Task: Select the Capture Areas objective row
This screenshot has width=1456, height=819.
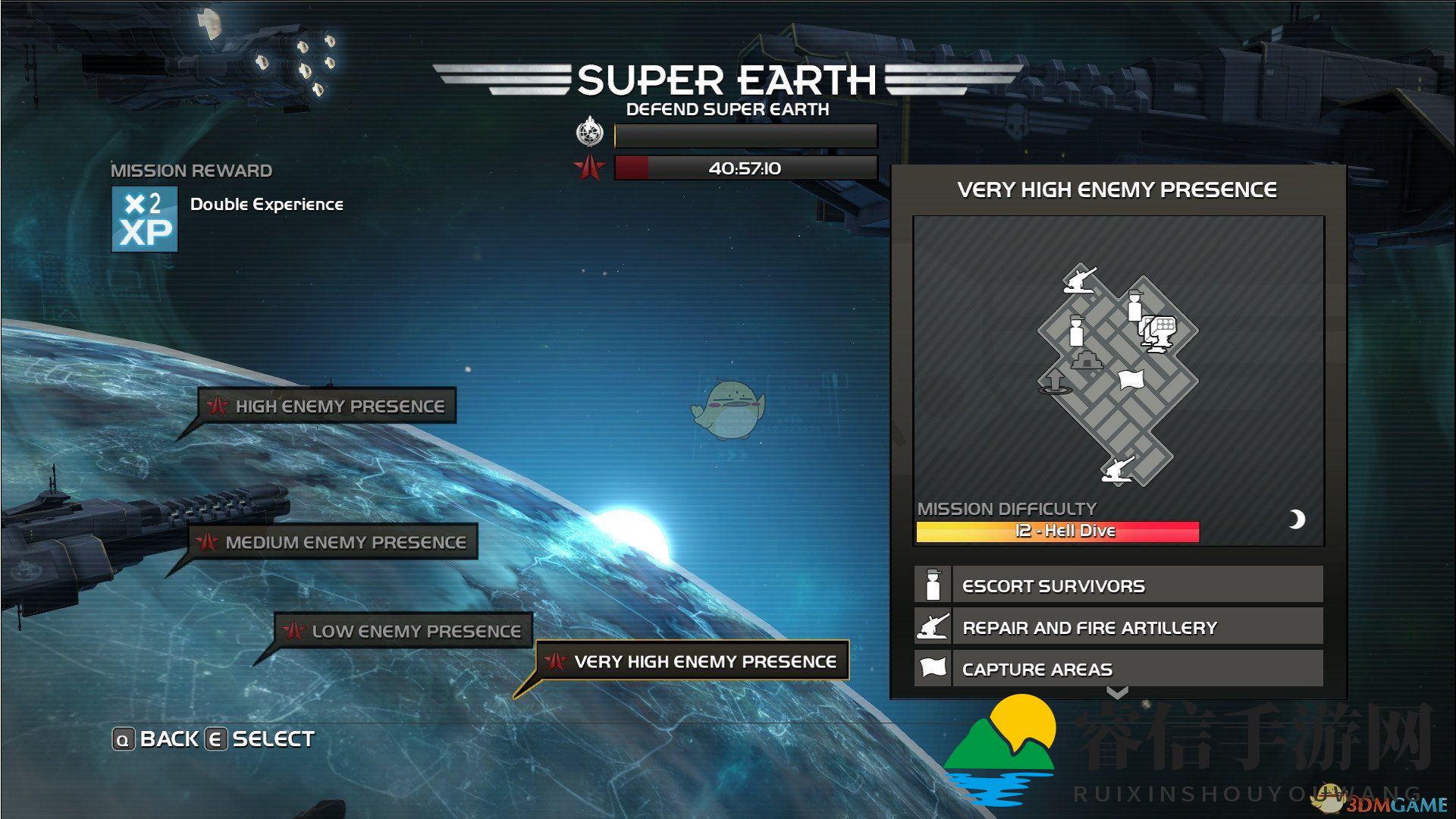Action: (1119, 669)
